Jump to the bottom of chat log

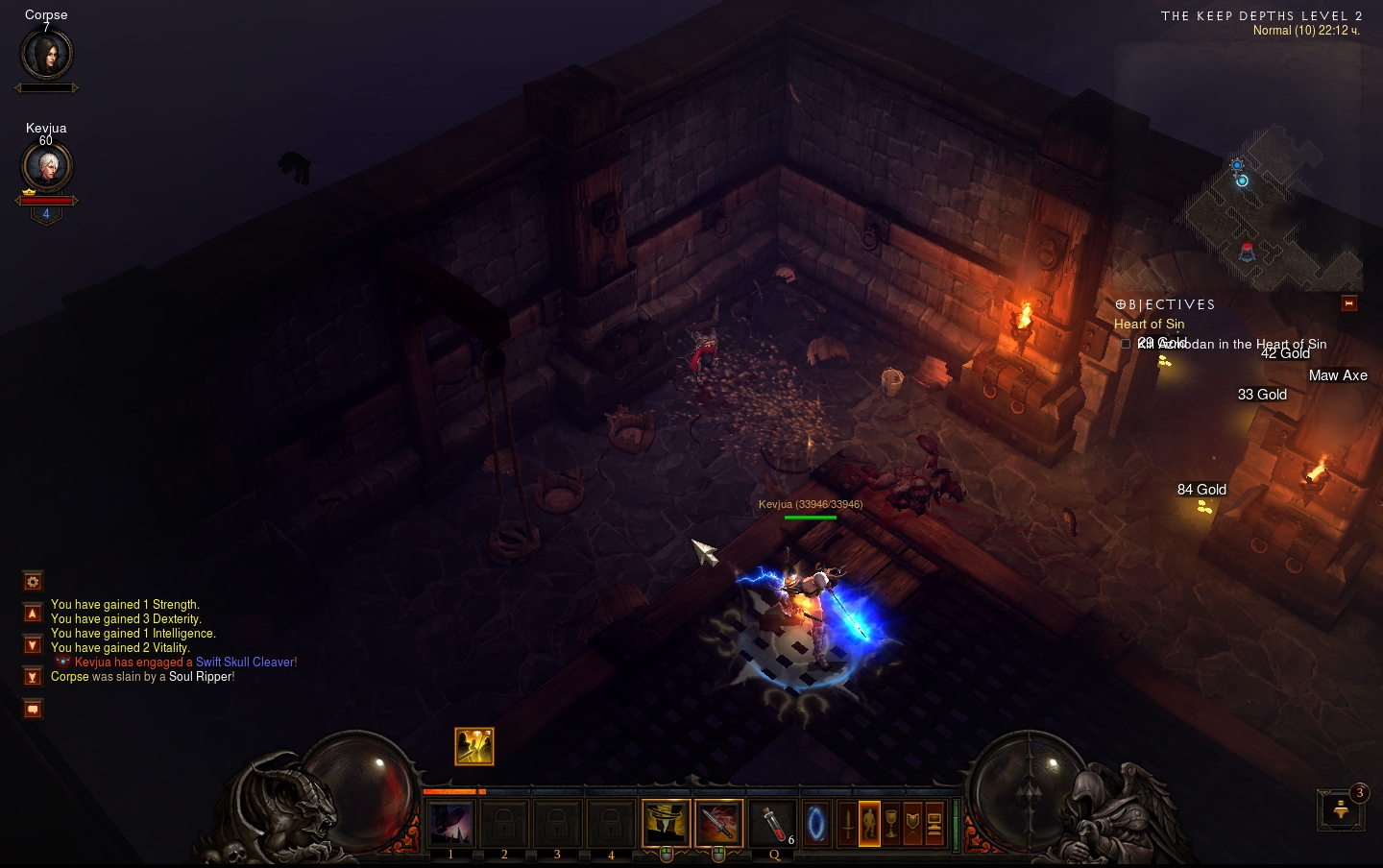click(x=33, y=677)
